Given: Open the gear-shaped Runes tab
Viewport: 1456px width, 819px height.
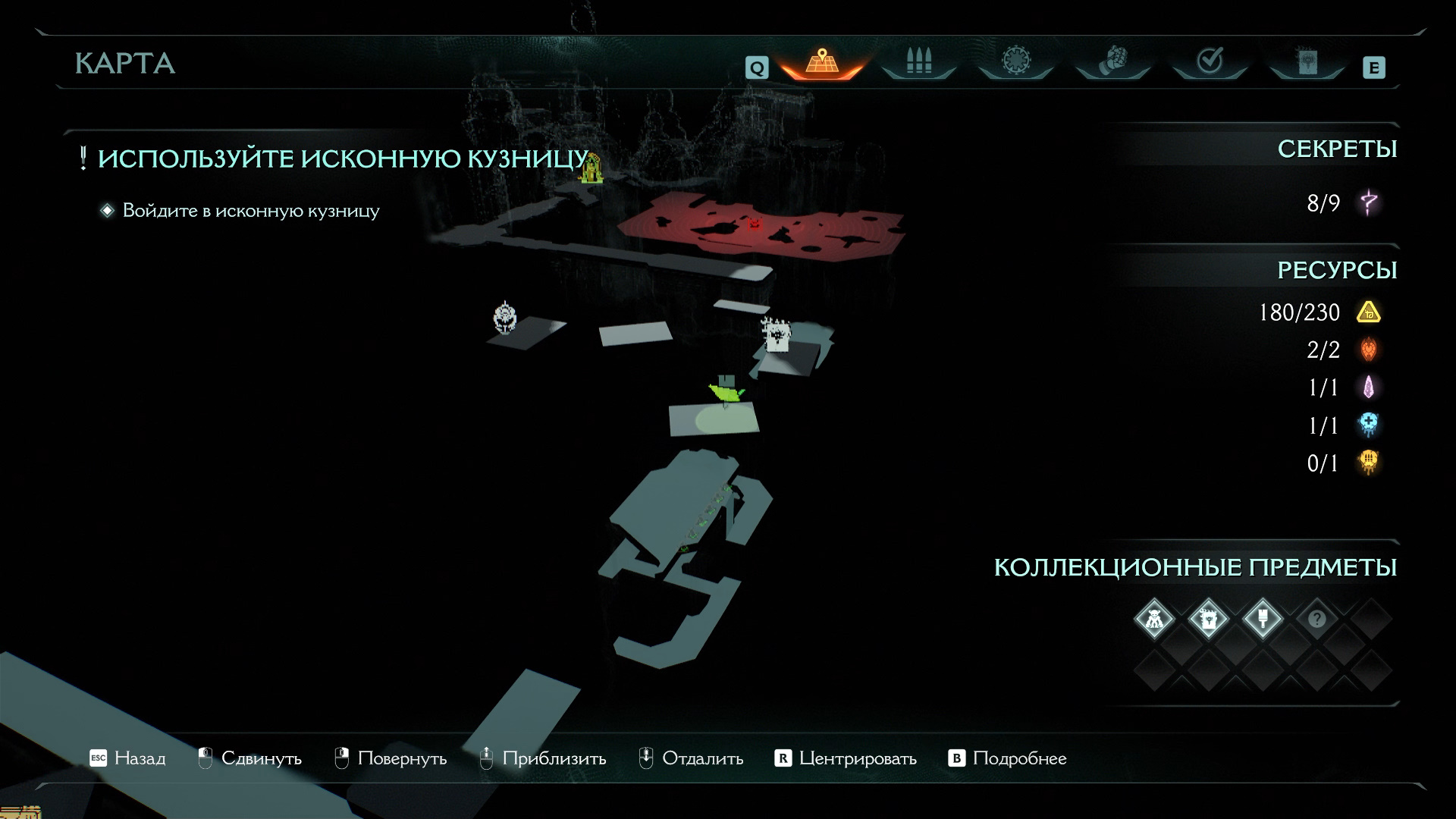Looking at the screenshot, I should point(1015,62).
